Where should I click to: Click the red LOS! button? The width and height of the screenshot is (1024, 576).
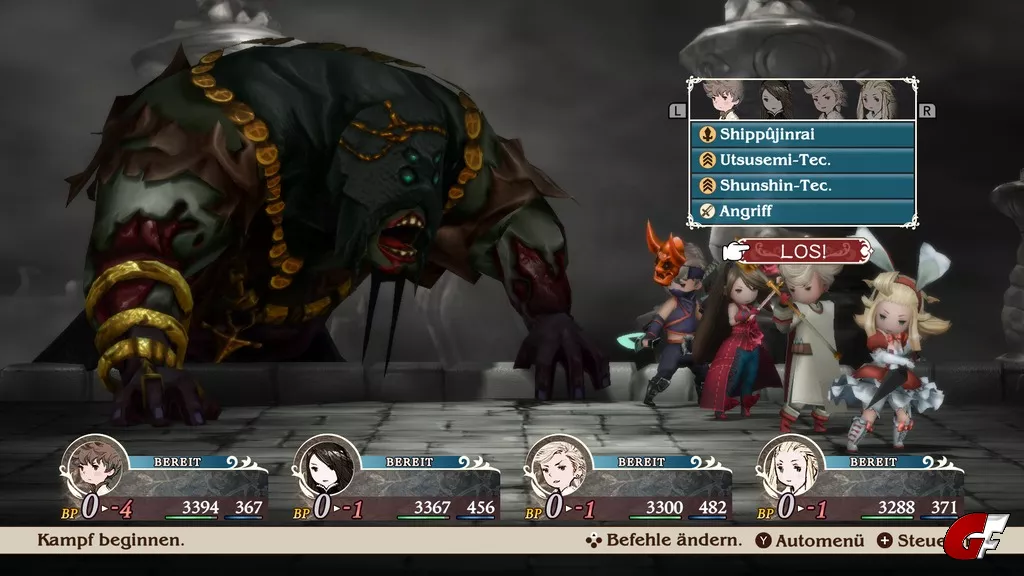pos(804,251)
